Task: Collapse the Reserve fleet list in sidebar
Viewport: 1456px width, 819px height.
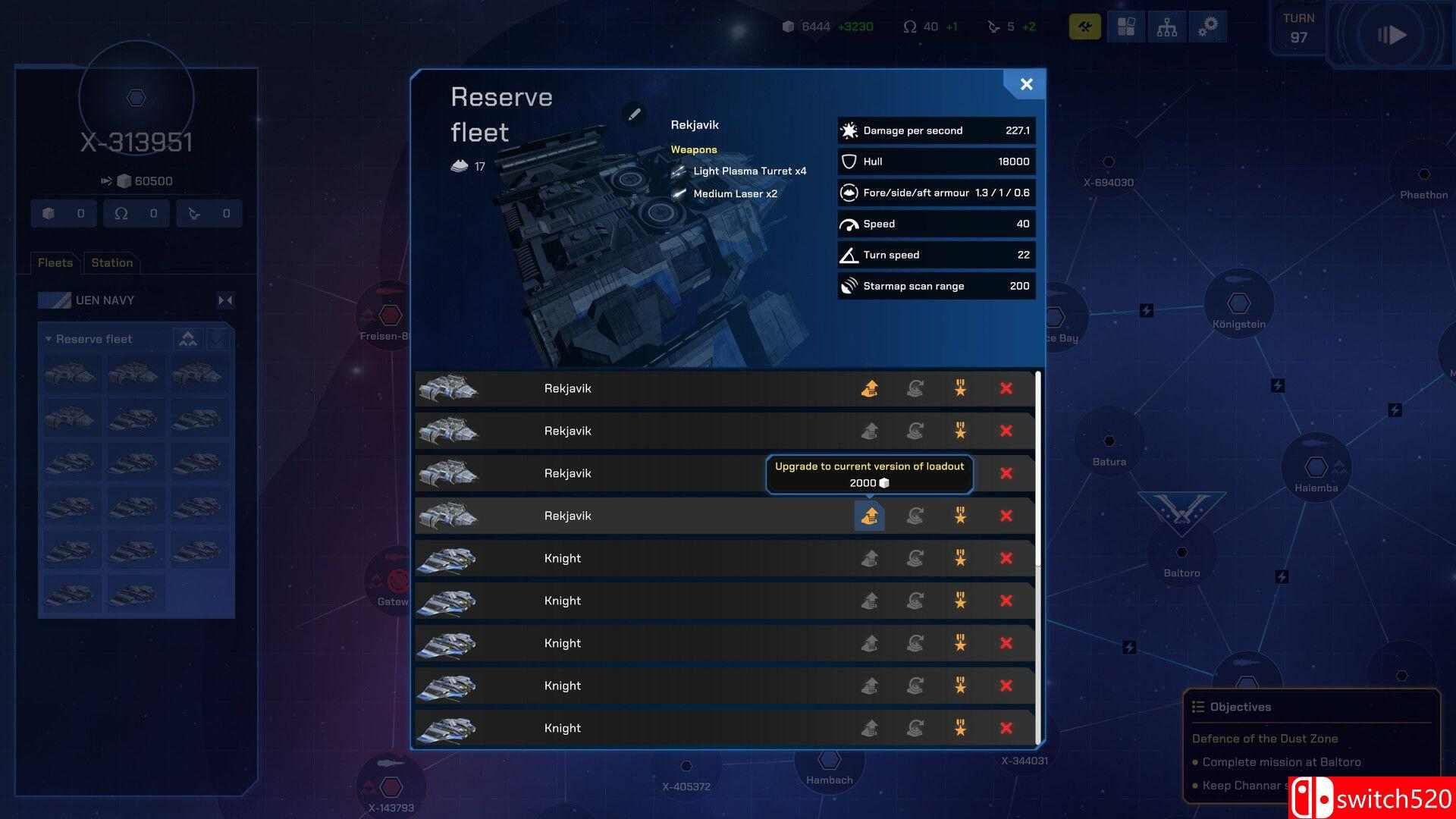Action: click(x=49, y=339)
